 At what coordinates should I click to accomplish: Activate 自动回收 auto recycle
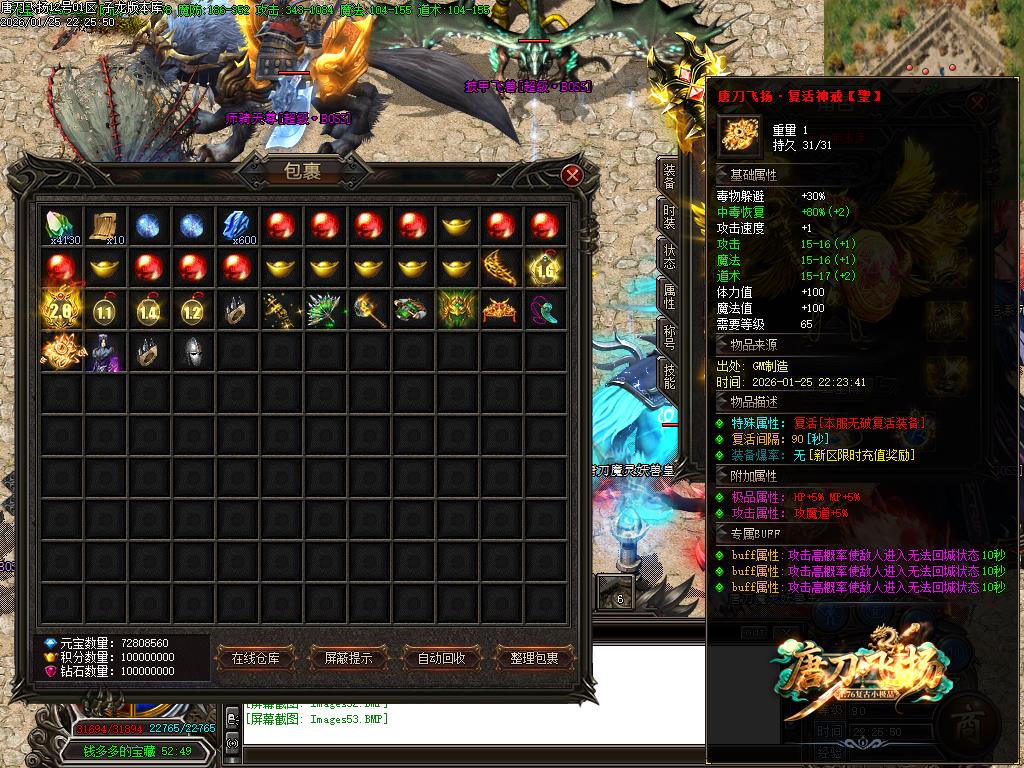441,658
